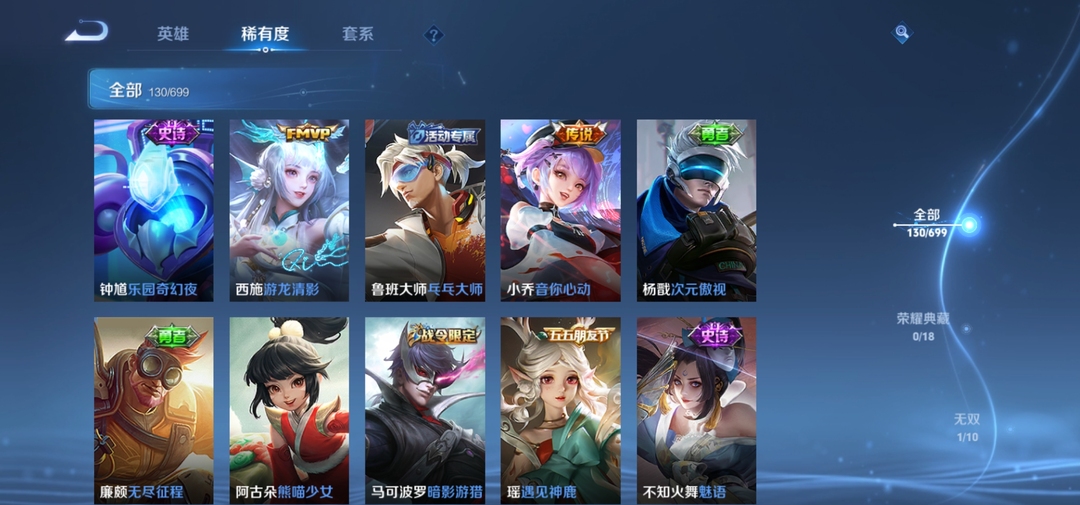Select the 全部 130/699 rarity filter
This screenshot has height=505, width=1080.
click(927, 222)
